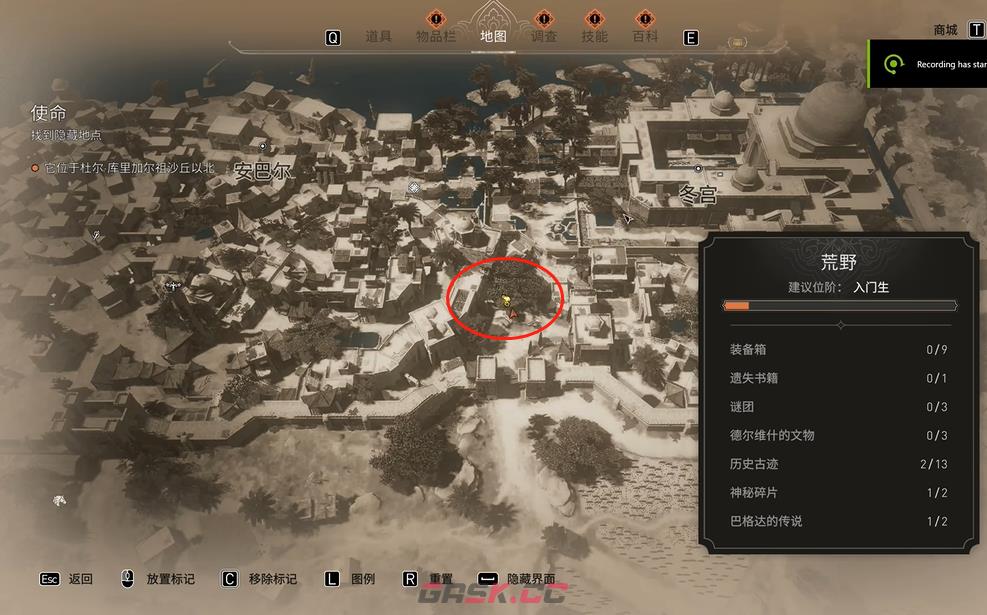
Task: Select the 历史古迹 row in region panel
Action: tap(838, 464)
